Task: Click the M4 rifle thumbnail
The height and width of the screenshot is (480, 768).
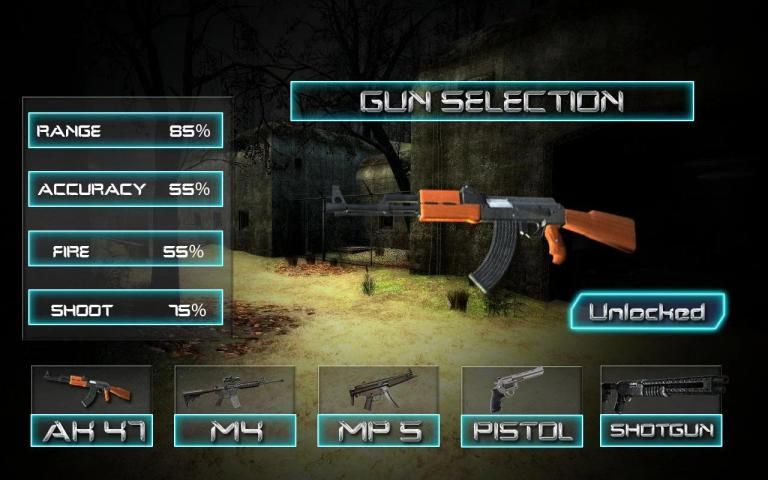Action: pos(235,389)
